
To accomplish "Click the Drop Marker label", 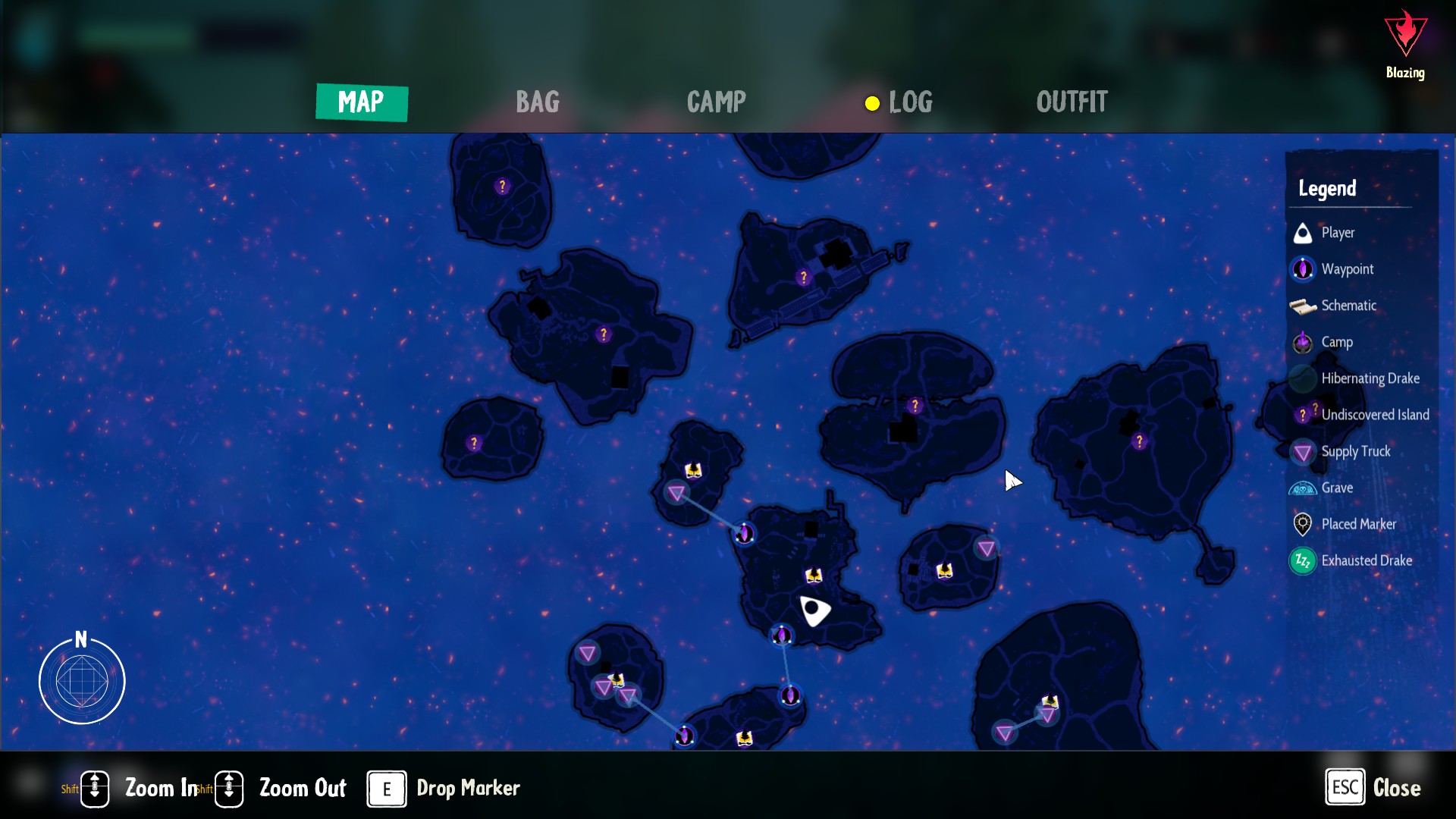I will pos(468,789).
